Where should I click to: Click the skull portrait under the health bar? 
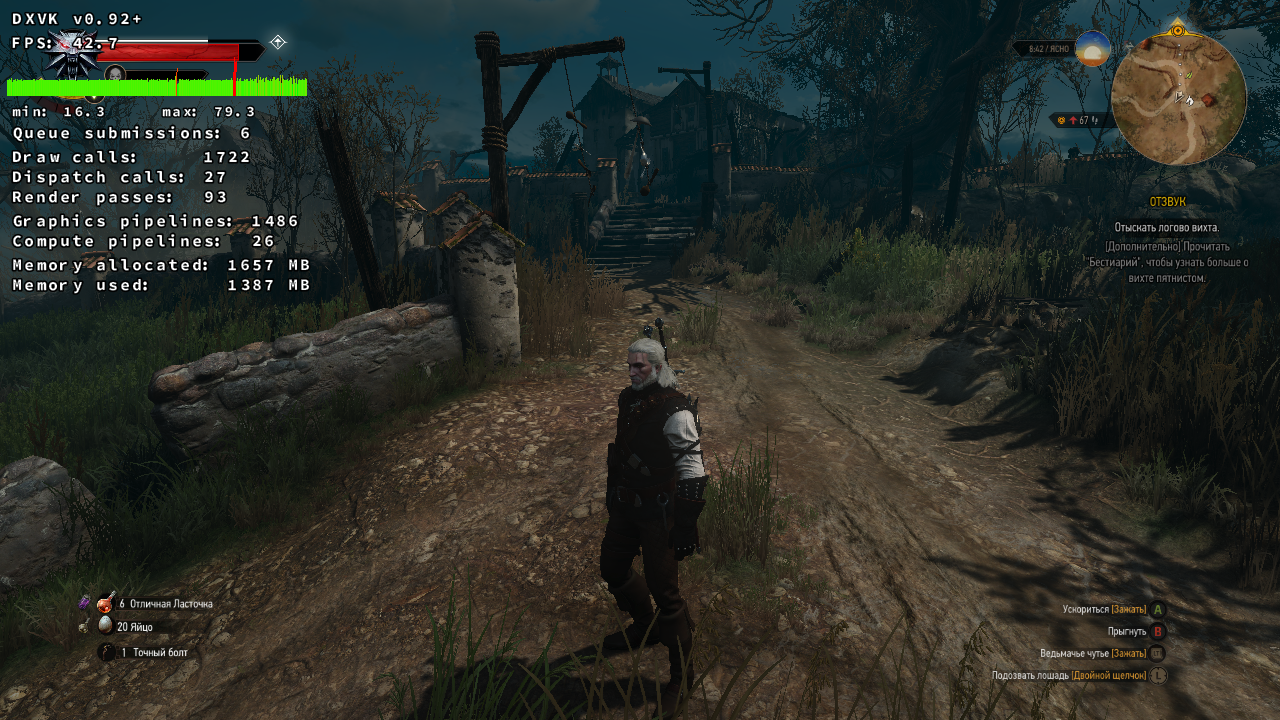(115, 73)
